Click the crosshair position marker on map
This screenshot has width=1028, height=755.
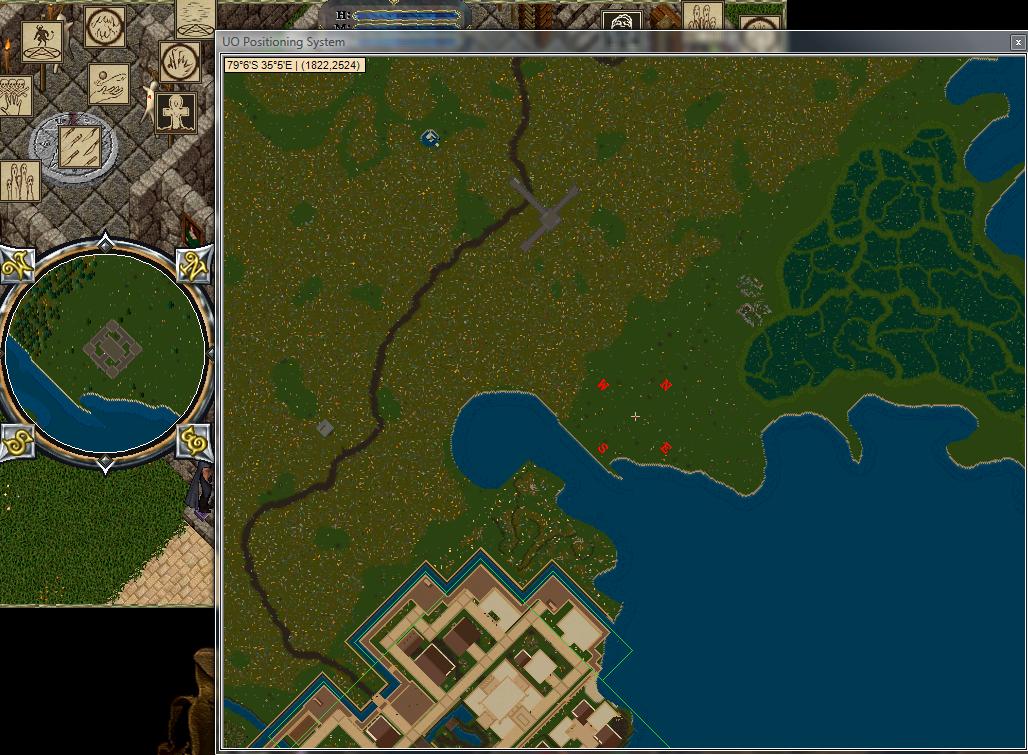(635, 416)
